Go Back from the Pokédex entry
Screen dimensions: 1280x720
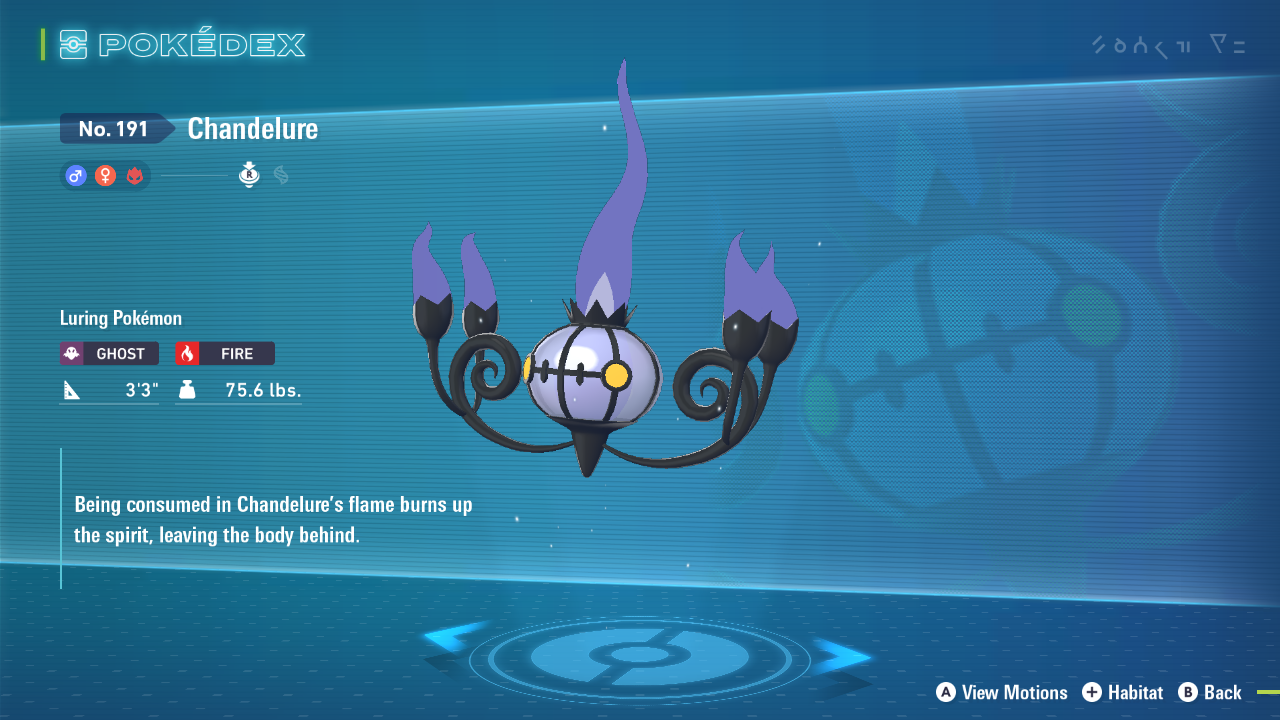(1210, 692)
